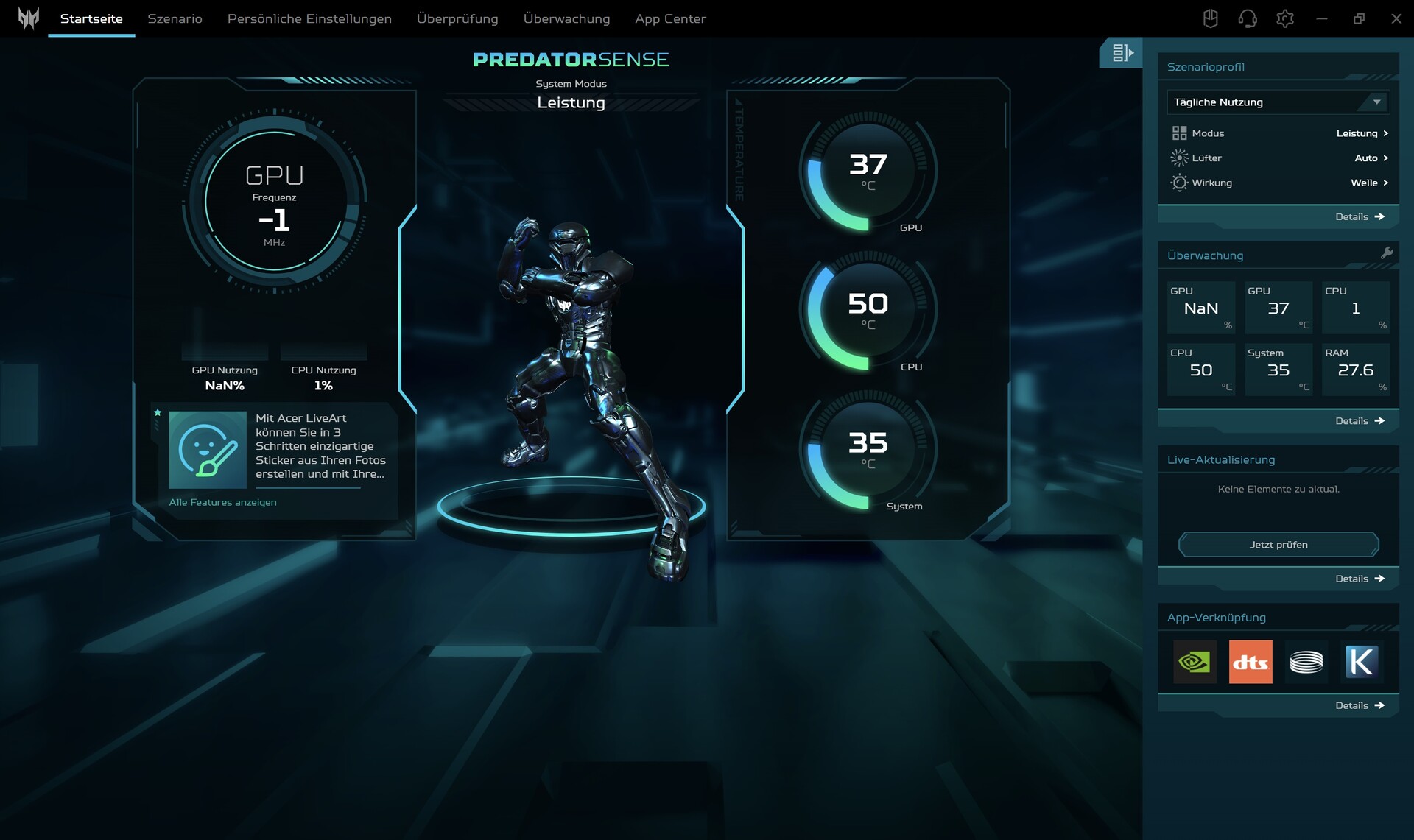
Task: Select the Überwachung top tab
Action: tap(566, 18)
